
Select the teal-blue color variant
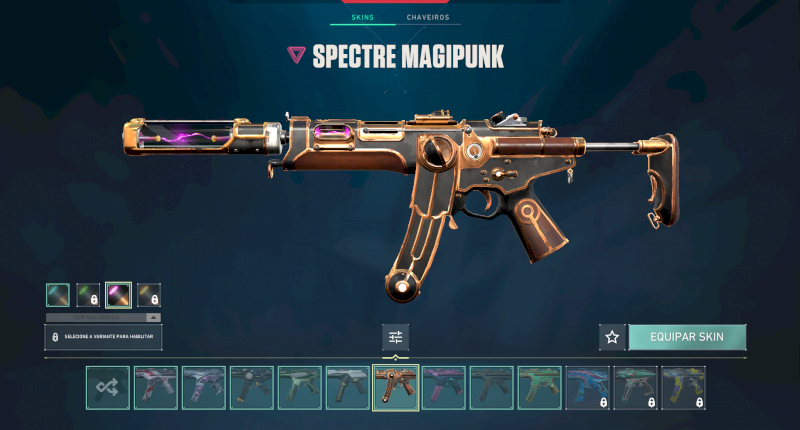click(x=58, y=295)
